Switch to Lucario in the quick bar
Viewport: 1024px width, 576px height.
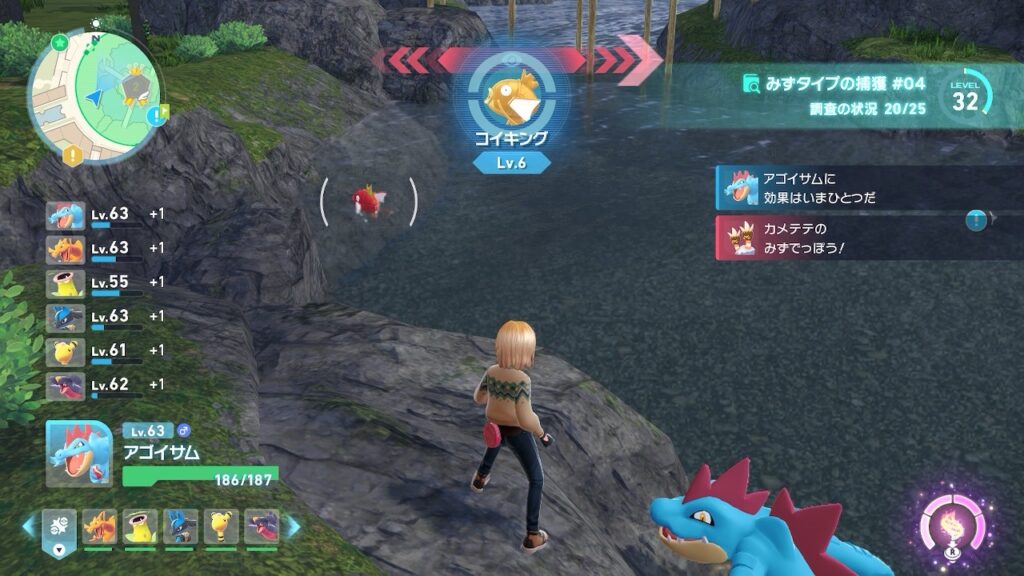[181, 528]
